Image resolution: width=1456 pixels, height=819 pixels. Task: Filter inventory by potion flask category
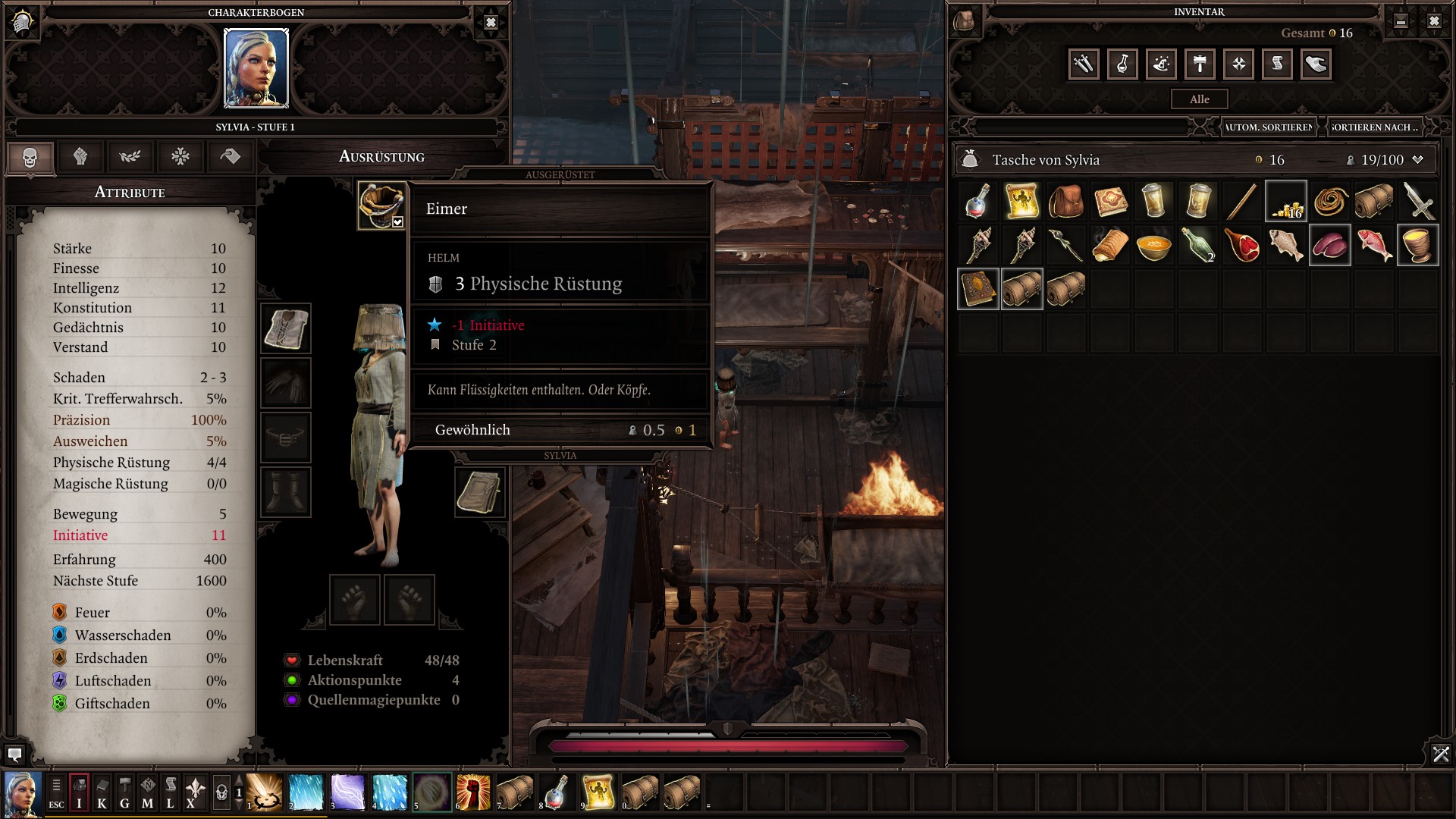(1122, 64)
